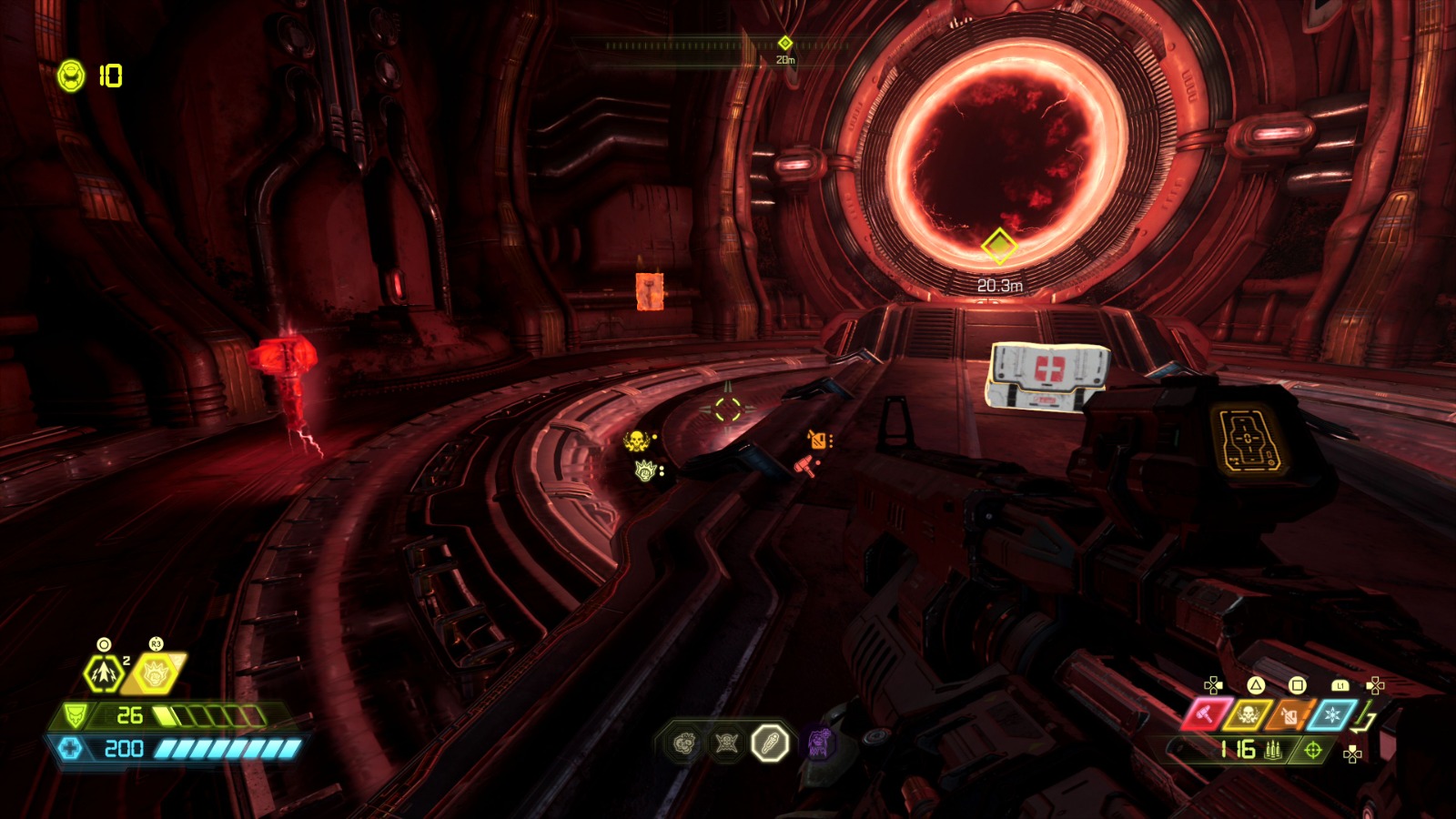The image size is (1456, 819).
Task: Select the orange chainsaw fuel can icon
Action: pyautogui.click(x=1290, y=715)
